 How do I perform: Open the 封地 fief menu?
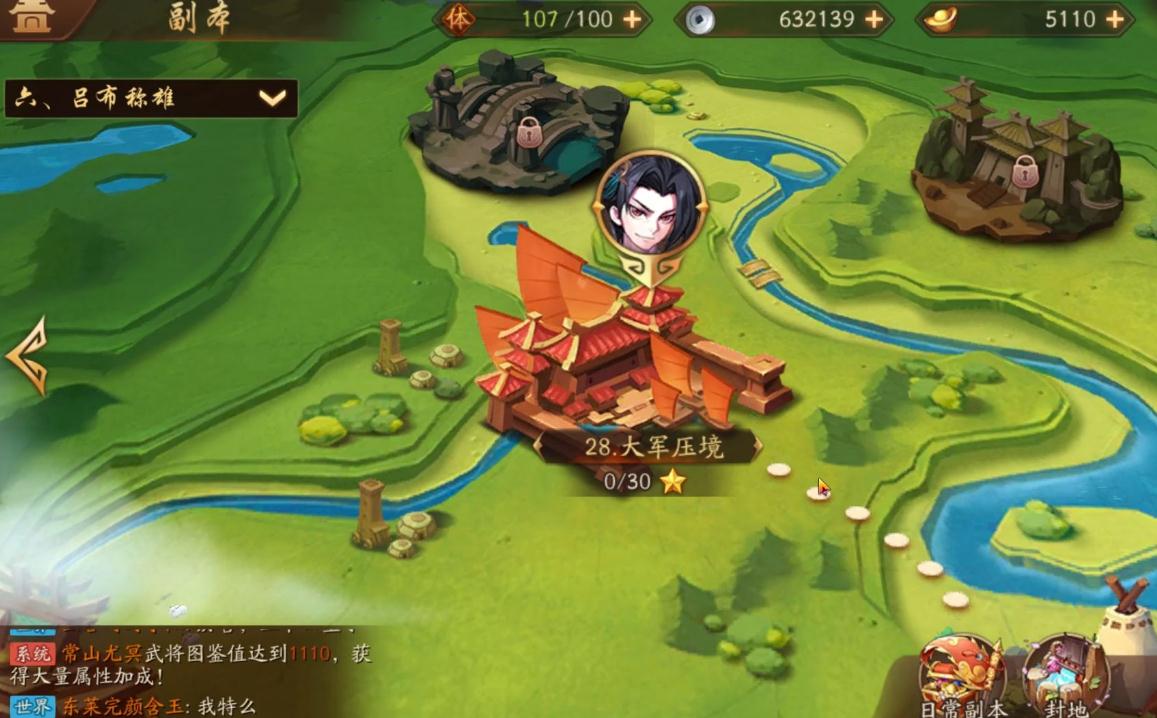1064,675
